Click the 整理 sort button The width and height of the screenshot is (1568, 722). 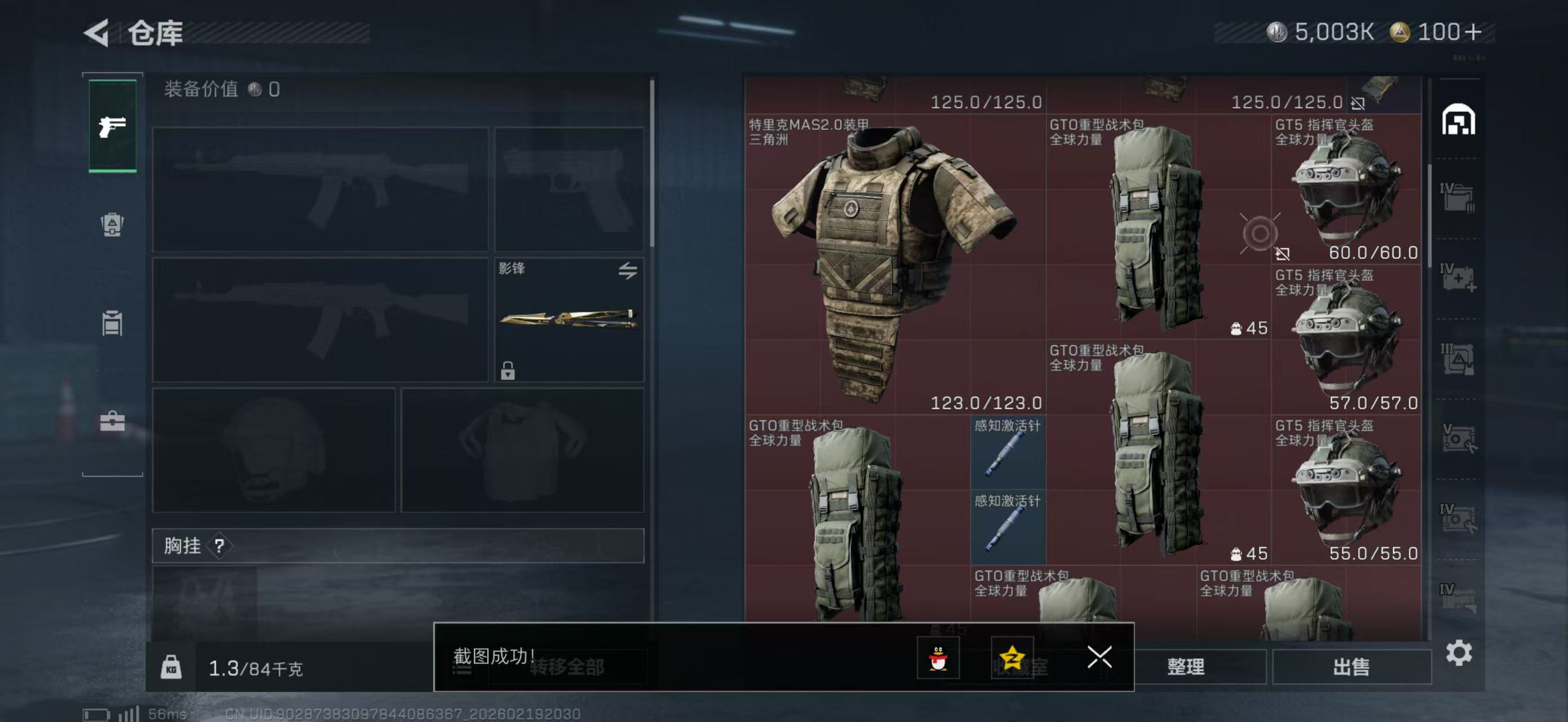pyautogui.click(x=1185, y=667)
